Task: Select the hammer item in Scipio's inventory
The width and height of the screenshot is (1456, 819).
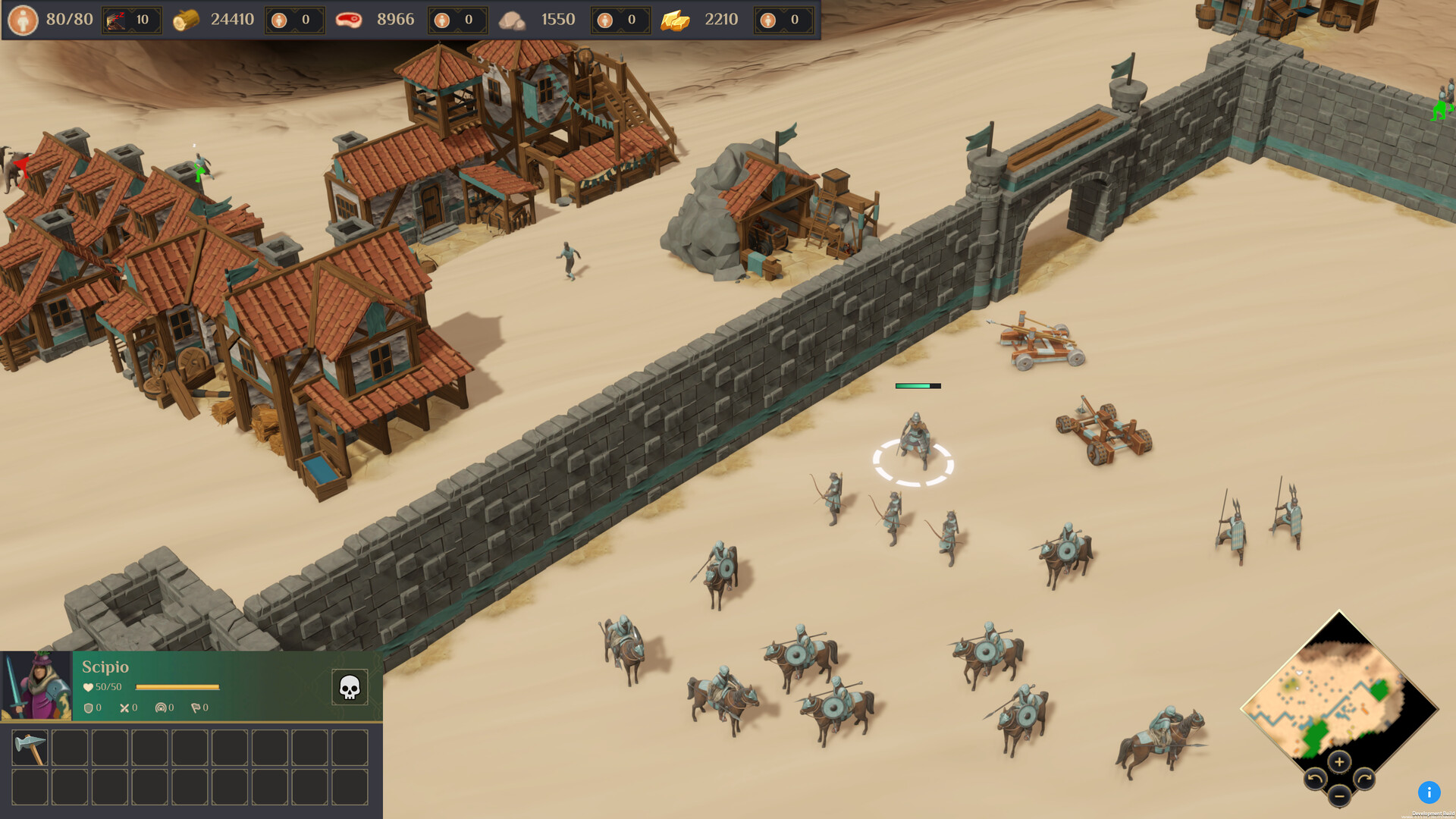Action: [x=30, y=748]
